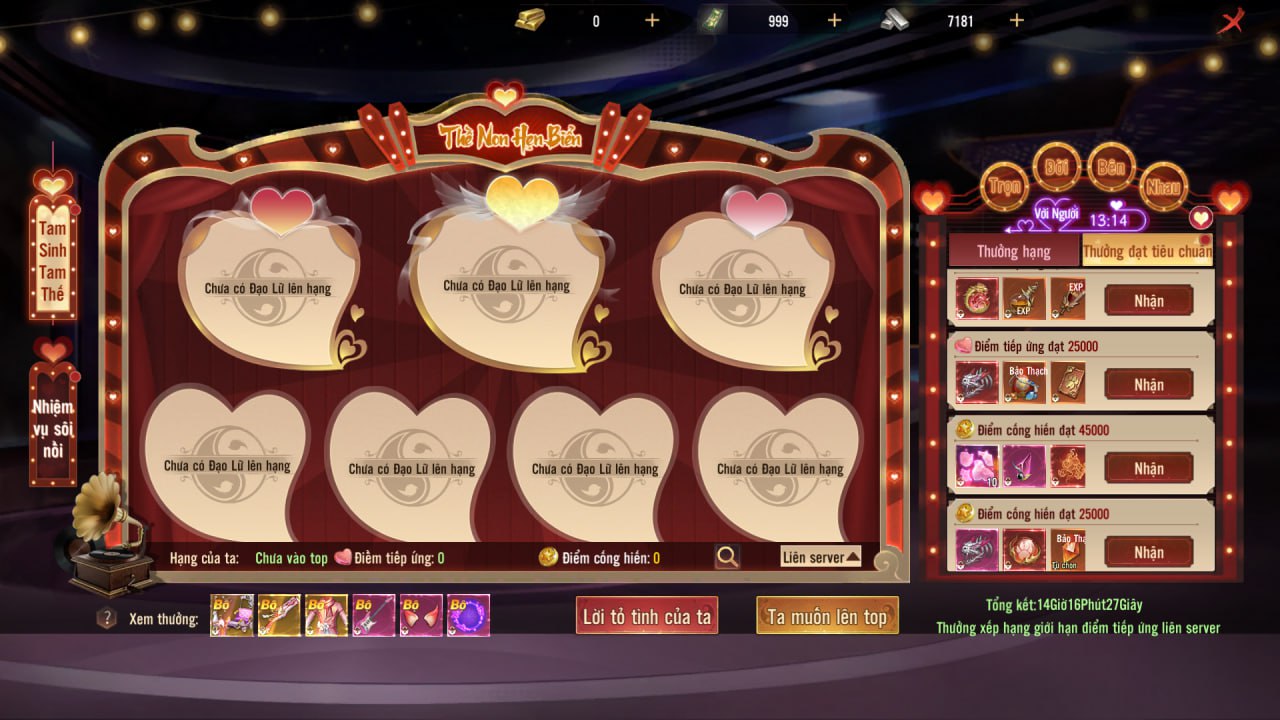Open Lời tỏ tình của ta
Image resolution: width=1280 pixels, height=720 pixels.
(x=647, y=616)
